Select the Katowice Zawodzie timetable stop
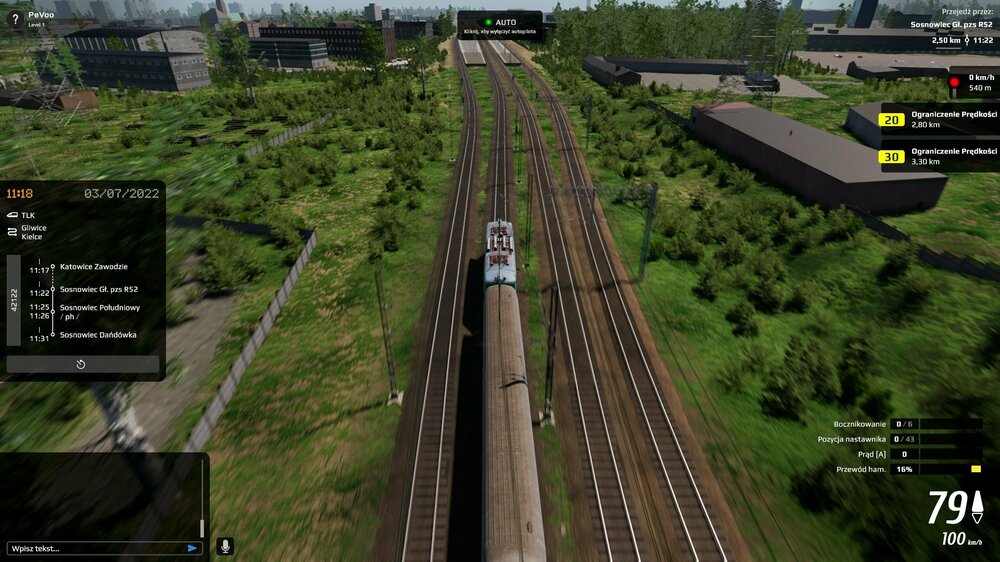This screenshot has width=1000, height=562. point(93,267)
